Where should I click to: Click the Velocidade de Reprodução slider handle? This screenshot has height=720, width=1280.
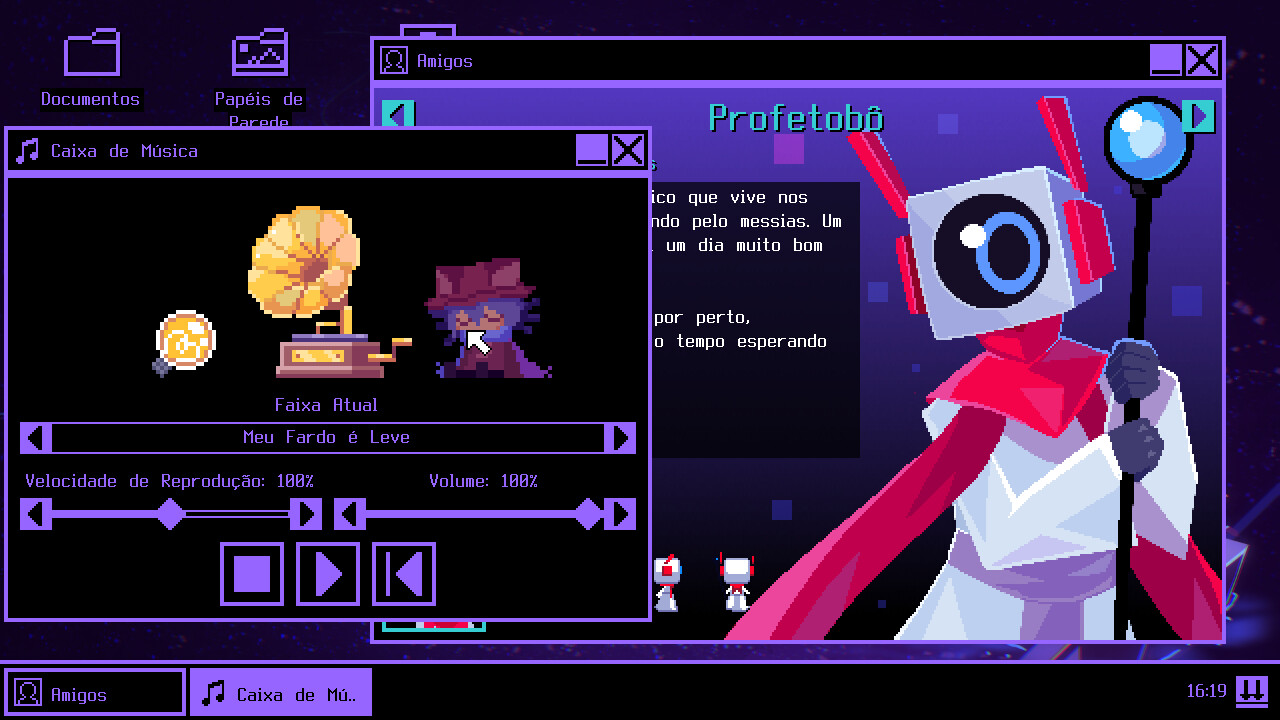168,514
